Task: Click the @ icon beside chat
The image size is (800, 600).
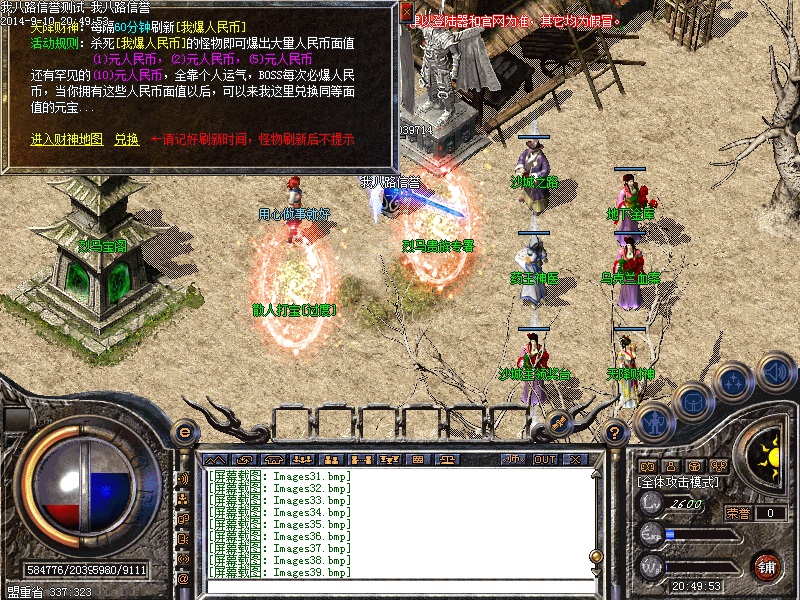Action: pyautogui.click(x=183, y=578)
